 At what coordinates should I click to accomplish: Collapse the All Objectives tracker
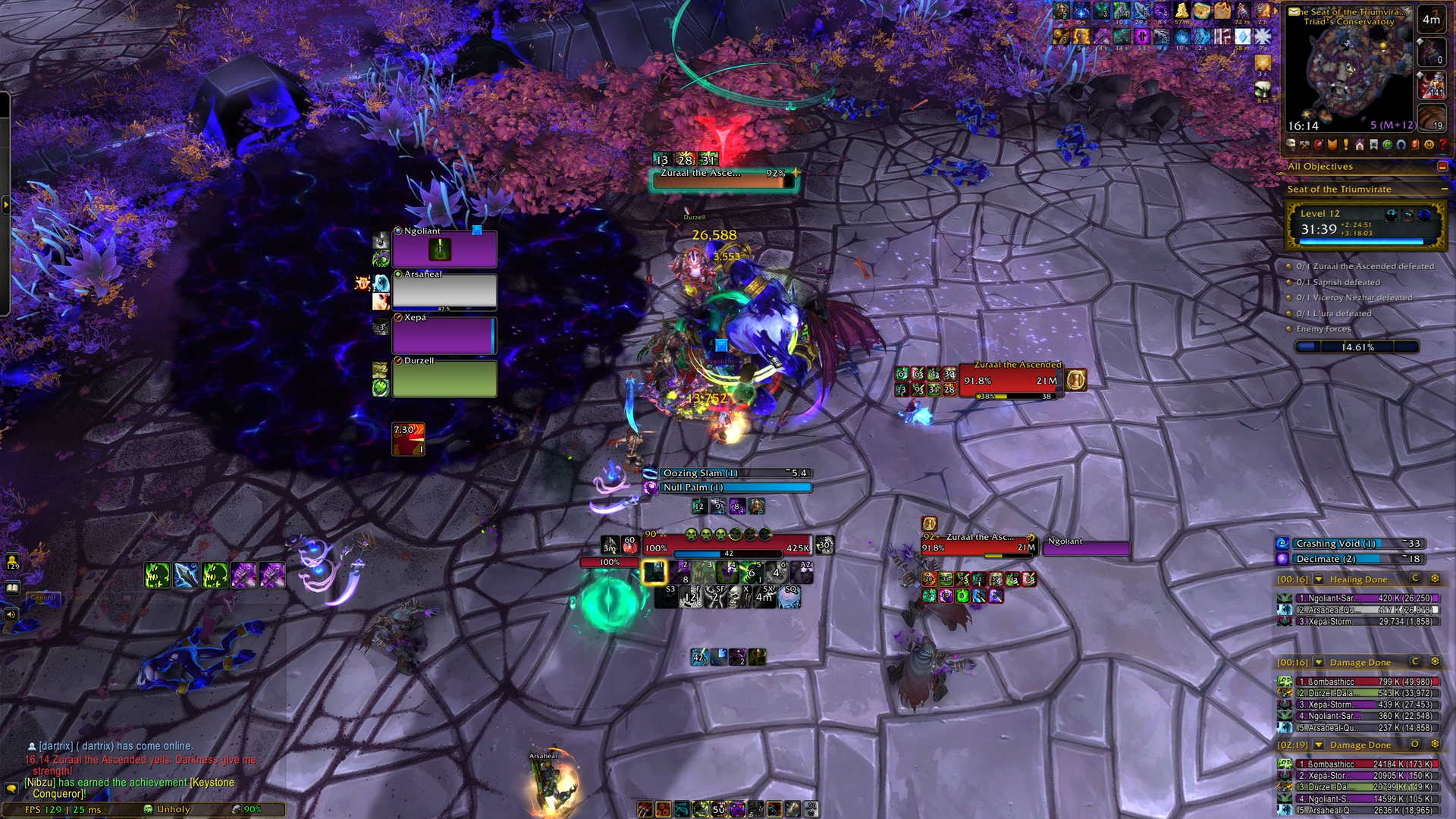[x=1442, y=166]
